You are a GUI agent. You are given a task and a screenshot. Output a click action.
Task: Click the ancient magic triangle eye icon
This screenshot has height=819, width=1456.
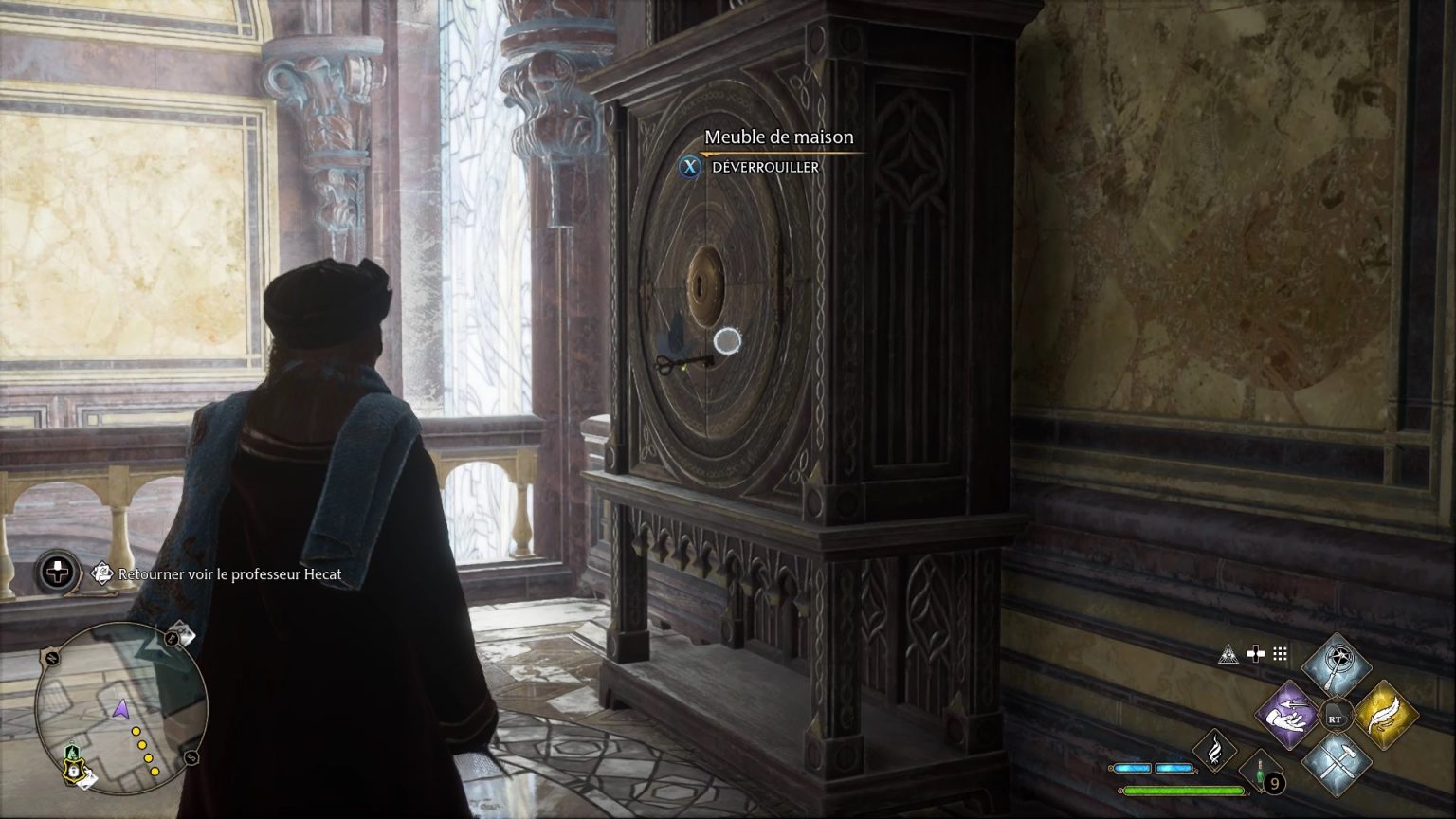[1230, 654]
